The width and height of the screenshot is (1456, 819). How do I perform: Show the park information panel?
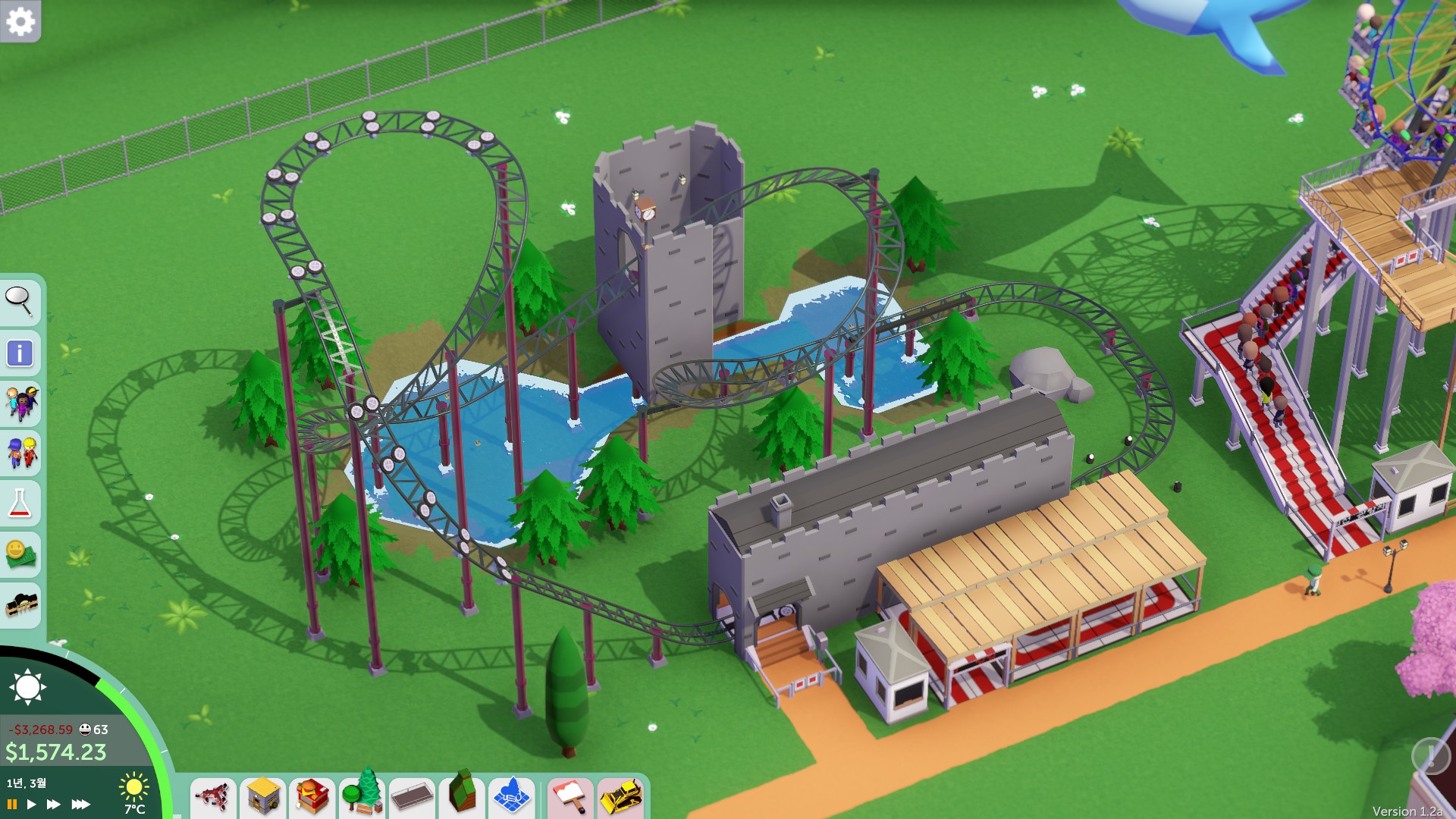click(x=19, y=353)
